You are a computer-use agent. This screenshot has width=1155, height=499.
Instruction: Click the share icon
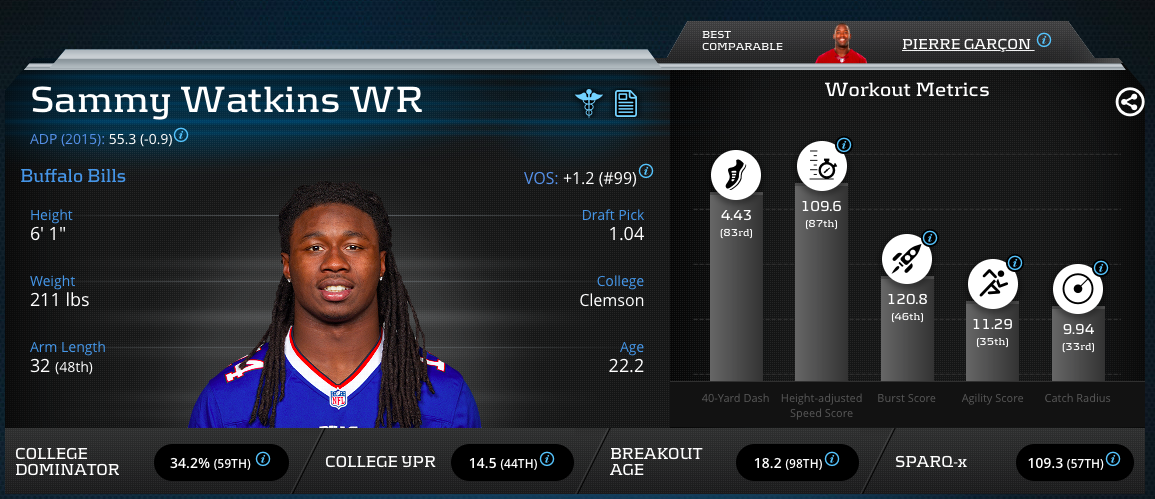1130,102
